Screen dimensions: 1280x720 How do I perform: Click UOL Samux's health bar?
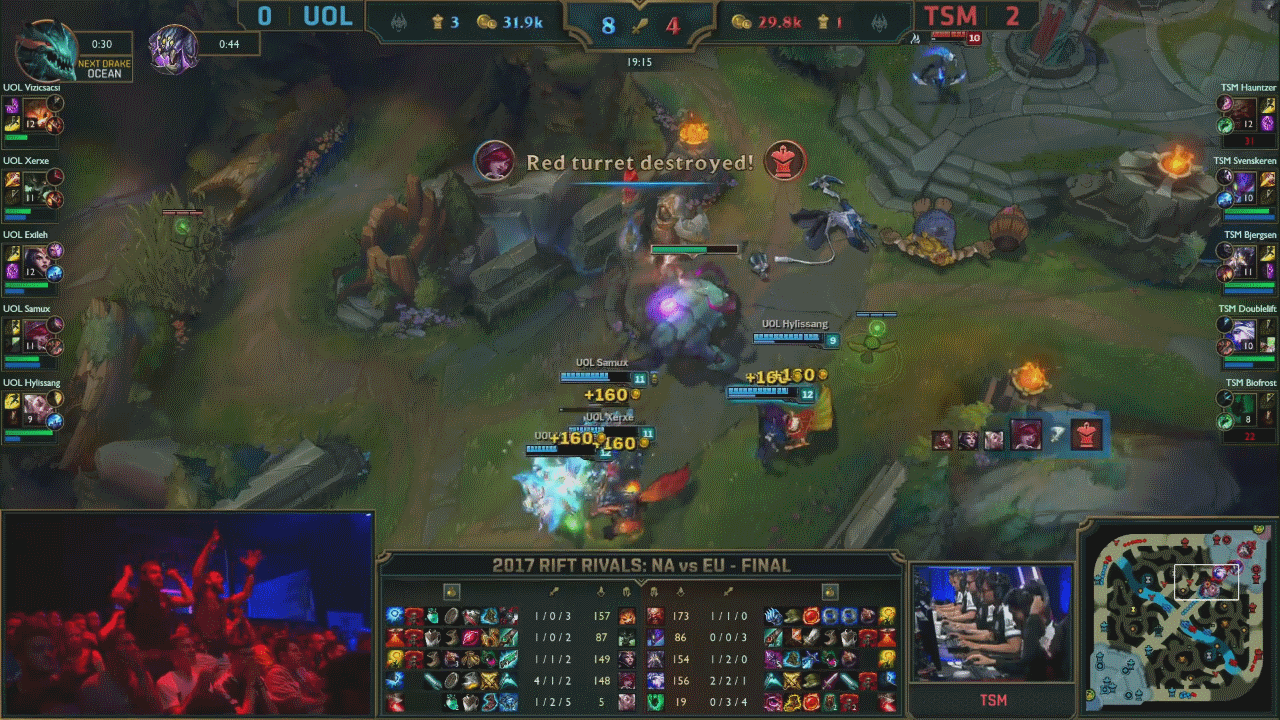593,377
